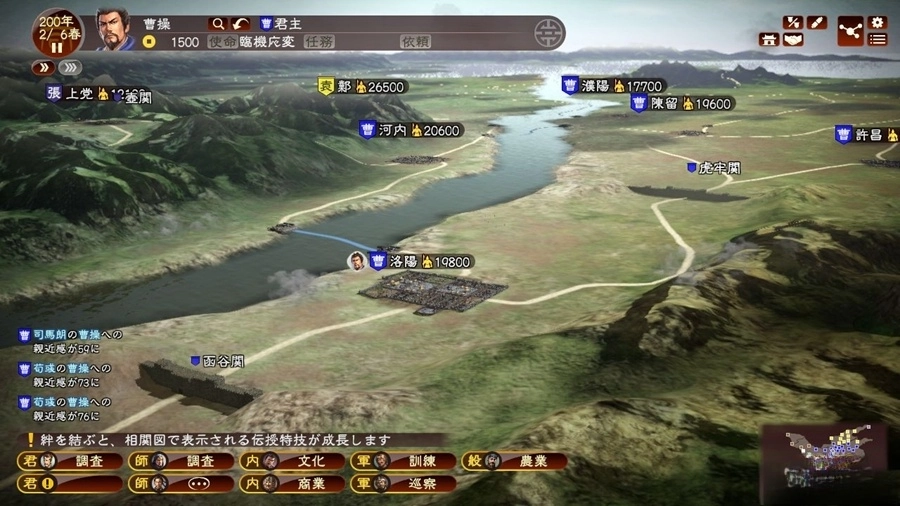Set triple-arrow fast game speed

69,68
